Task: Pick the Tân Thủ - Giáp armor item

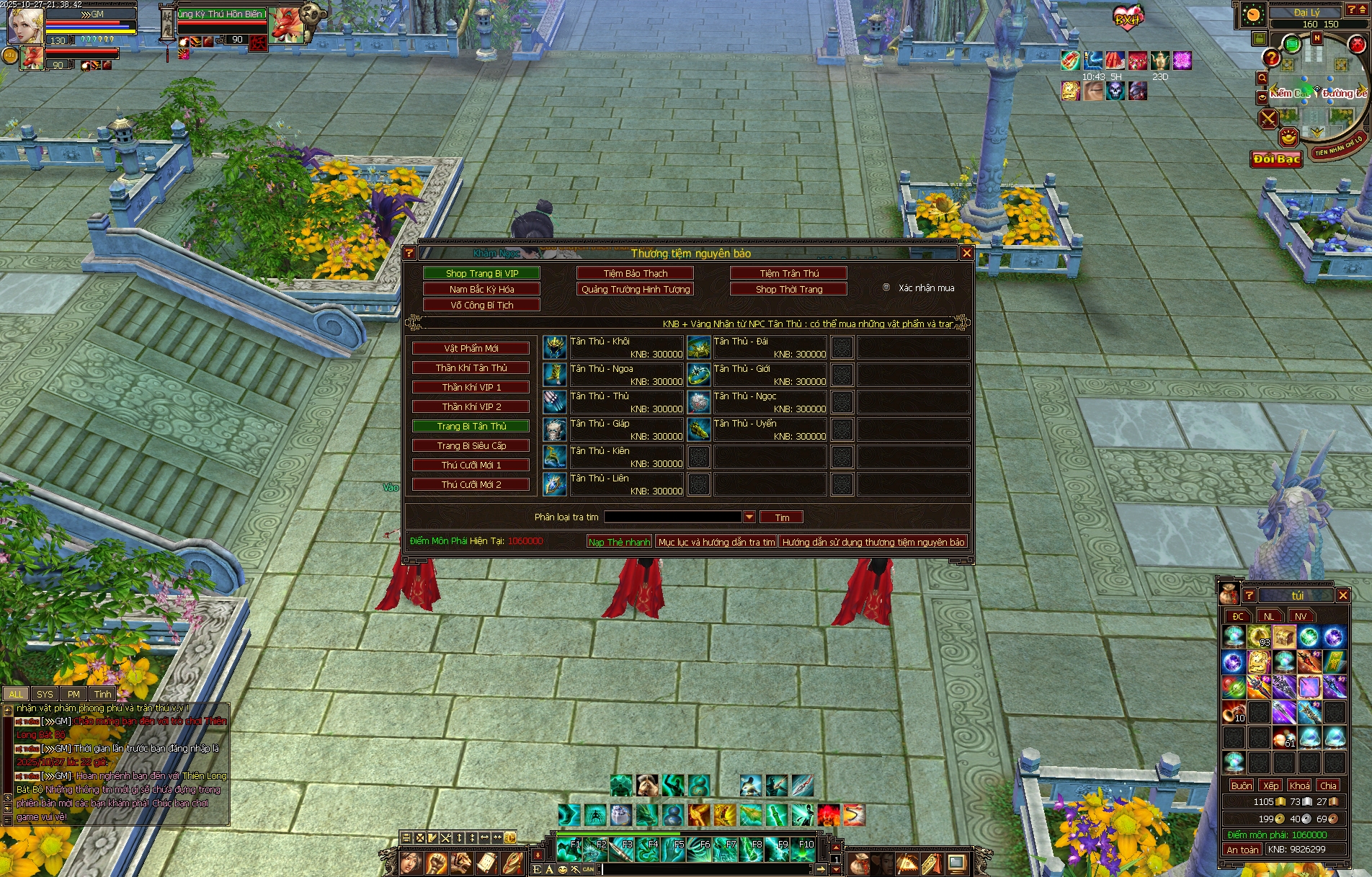Action: pyautogui.click(x=554, y=429)
